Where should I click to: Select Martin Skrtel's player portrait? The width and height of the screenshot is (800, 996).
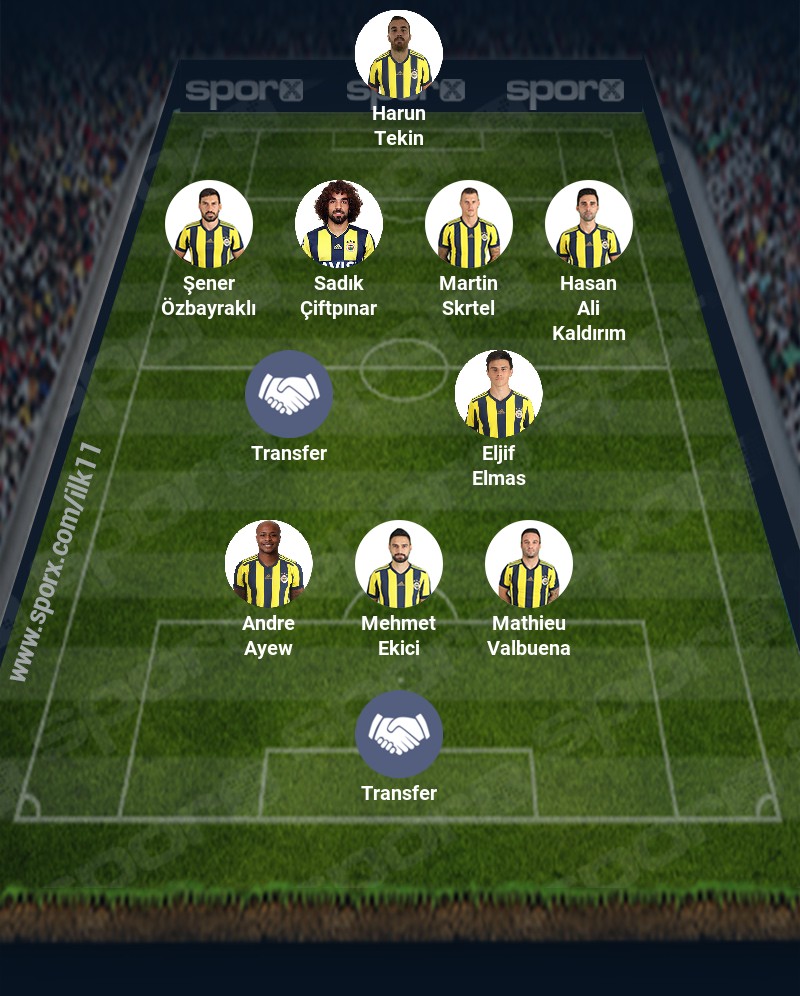[x=469, y=224]
